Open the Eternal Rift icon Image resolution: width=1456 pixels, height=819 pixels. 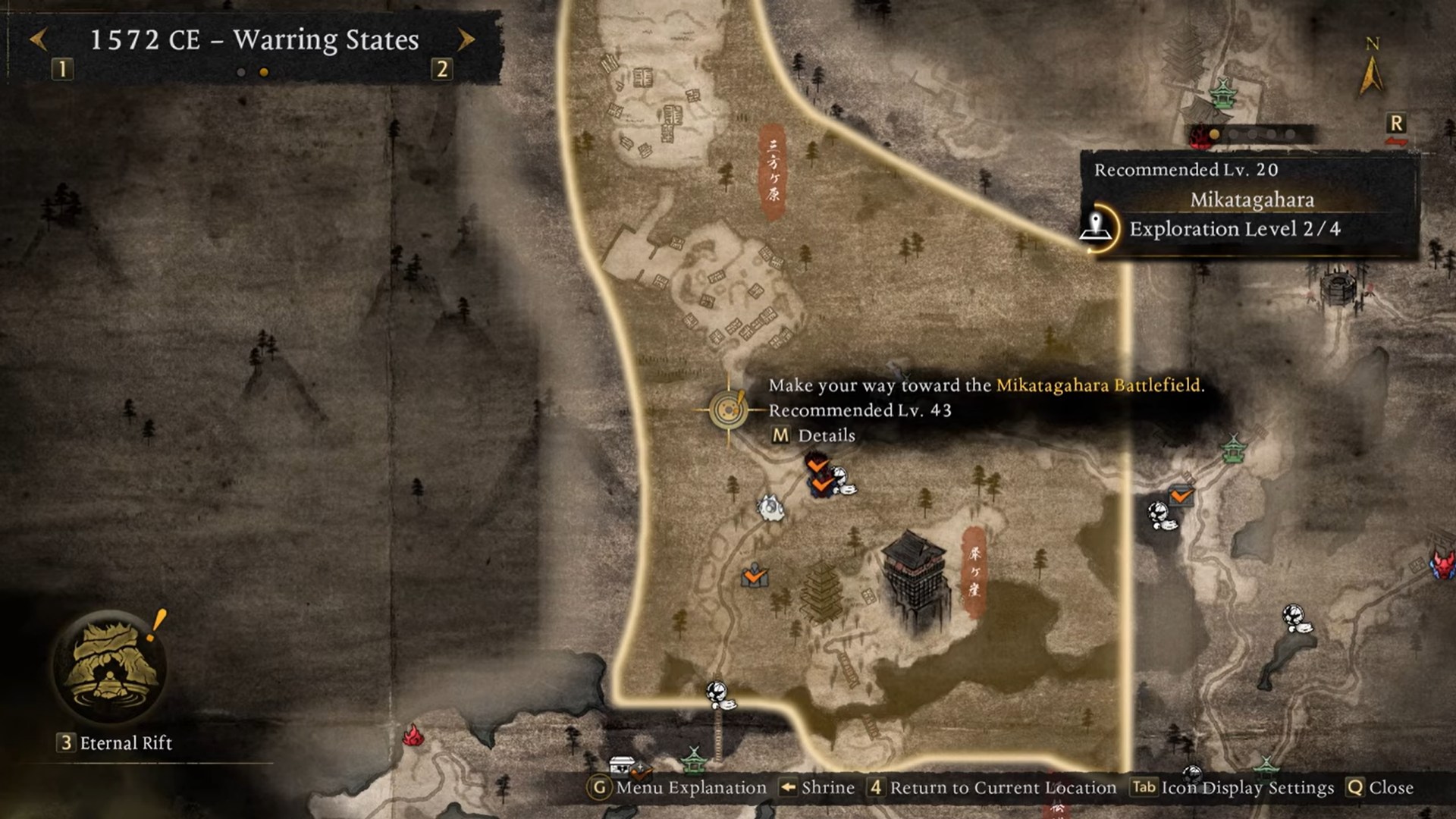tap(110, 667)
